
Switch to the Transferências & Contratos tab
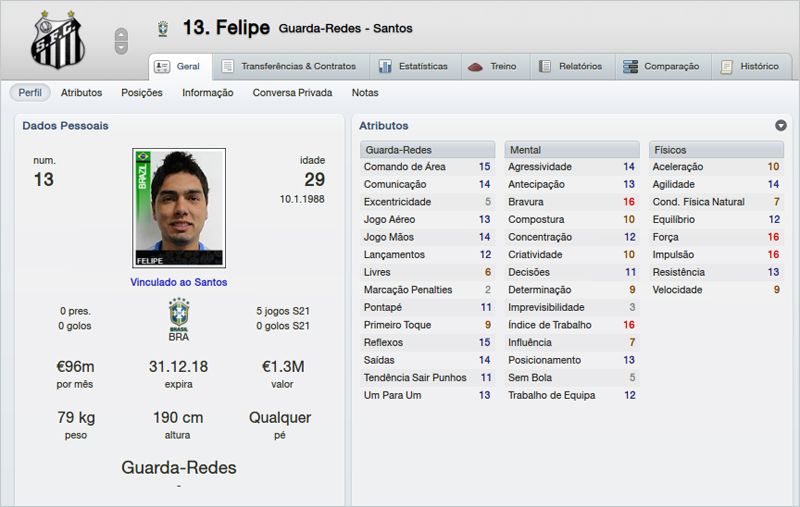tap(288, 67)
